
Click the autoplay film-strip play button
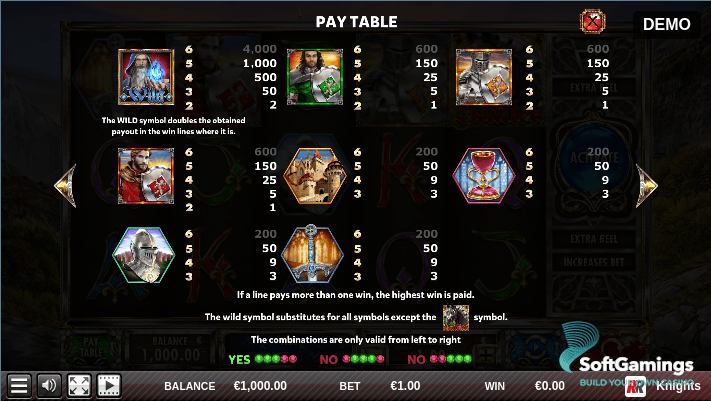point(108,386)
